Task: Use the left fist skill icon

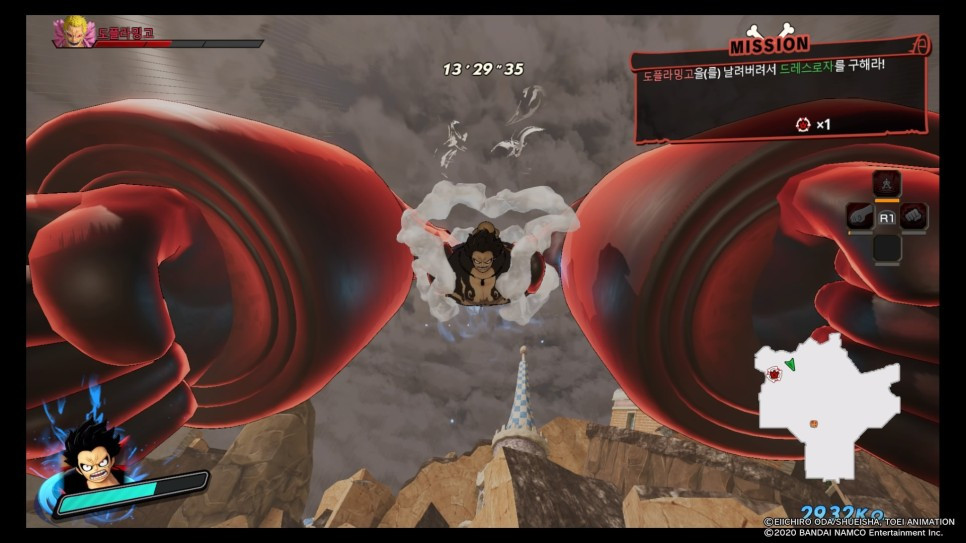Action: (x=860, y=216)
